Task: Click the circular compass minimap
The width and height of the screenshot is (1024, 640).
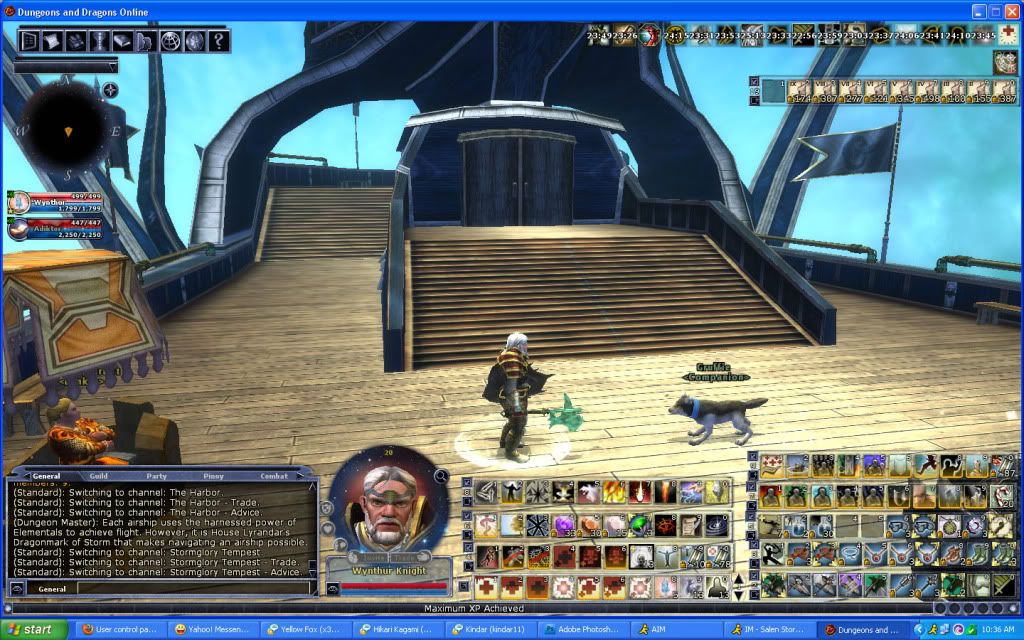Action: coord(67,128)
